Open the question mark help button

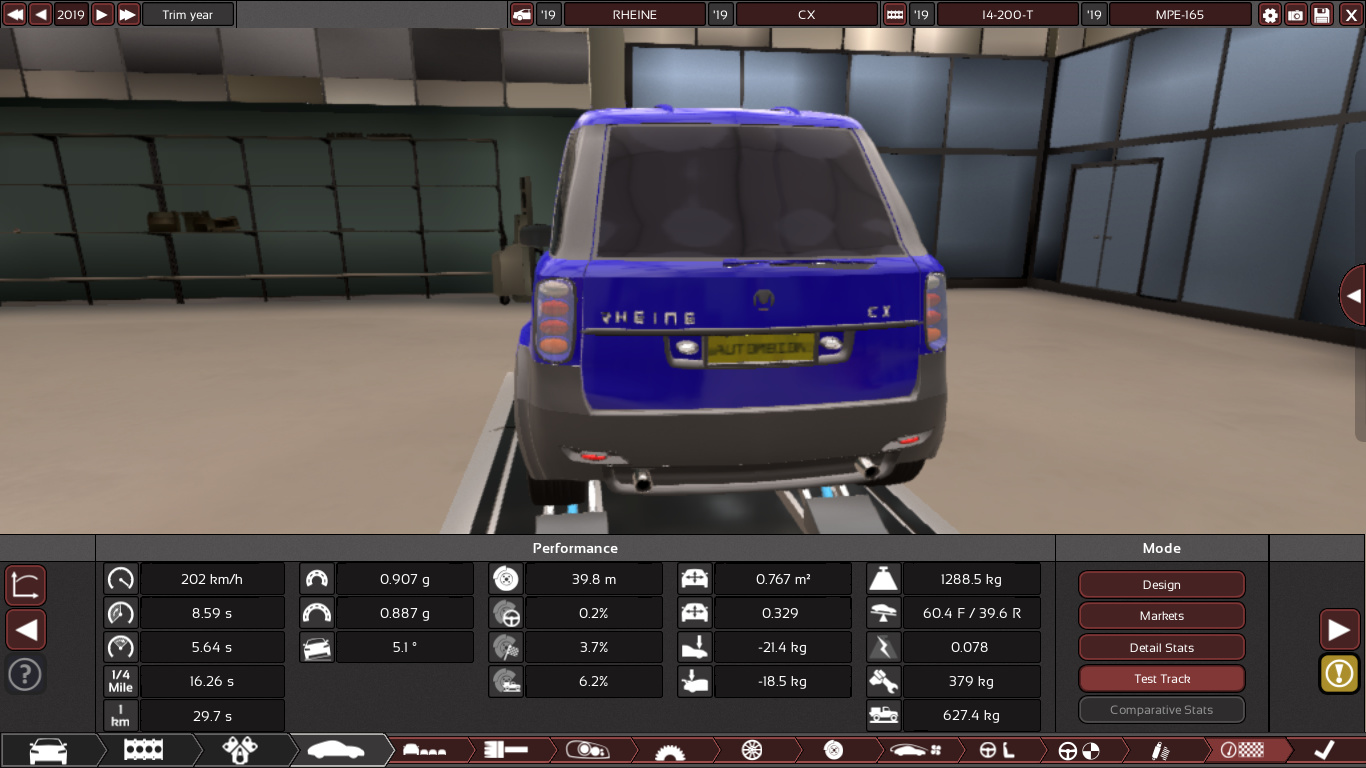[25, 674]
